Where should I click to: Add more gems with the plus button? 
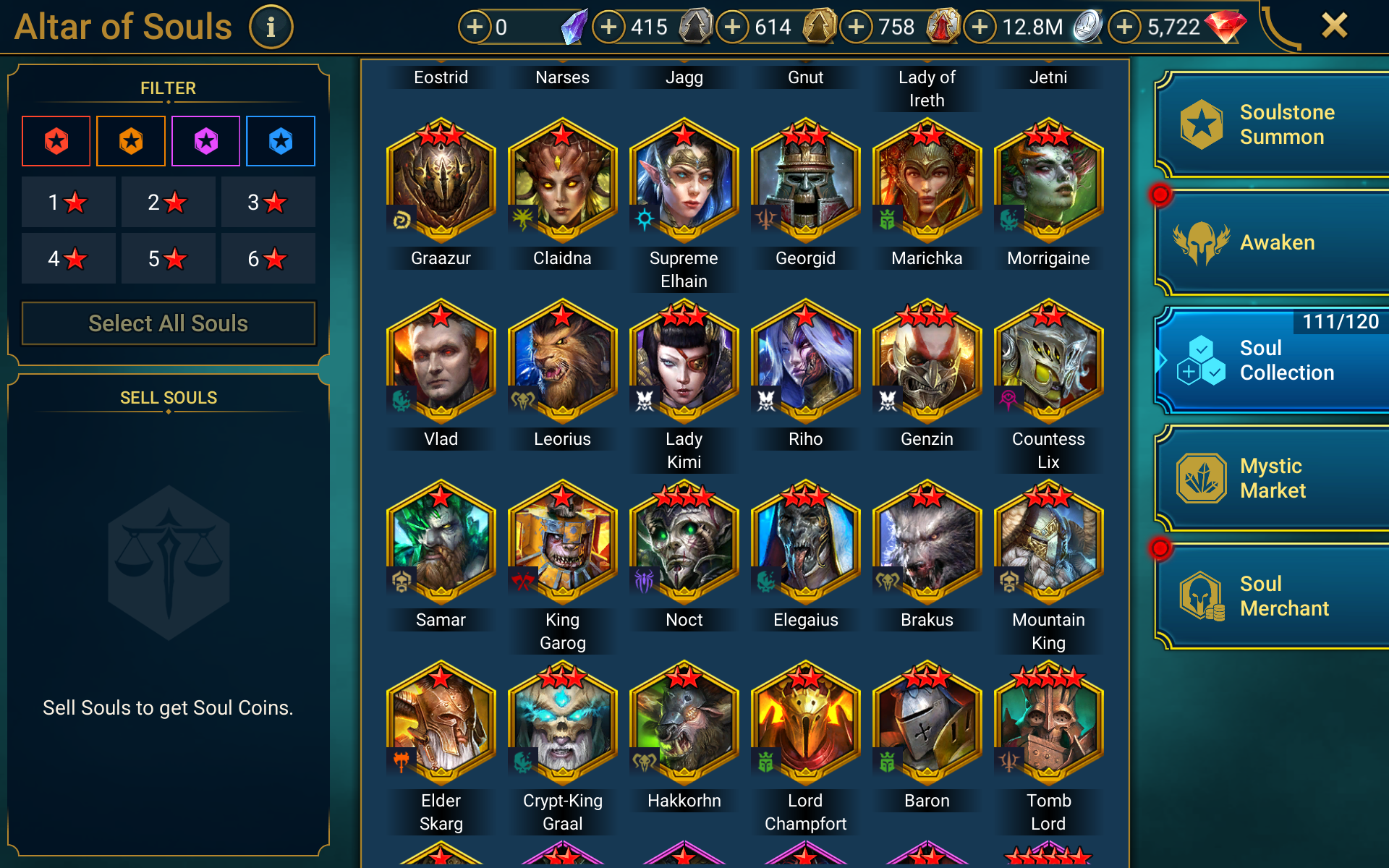pos(1124,27)
